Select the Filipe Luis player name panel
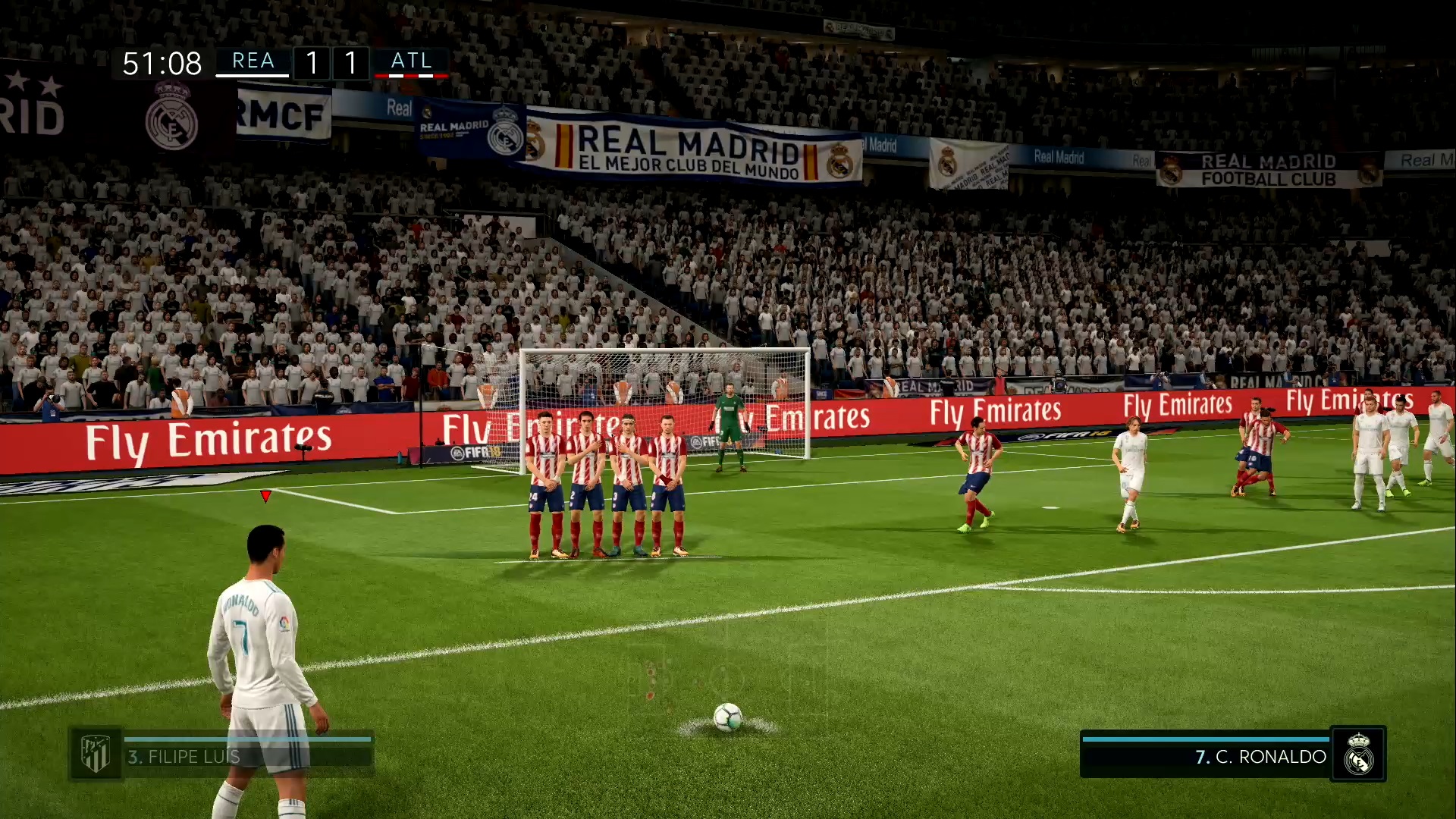 247,756
